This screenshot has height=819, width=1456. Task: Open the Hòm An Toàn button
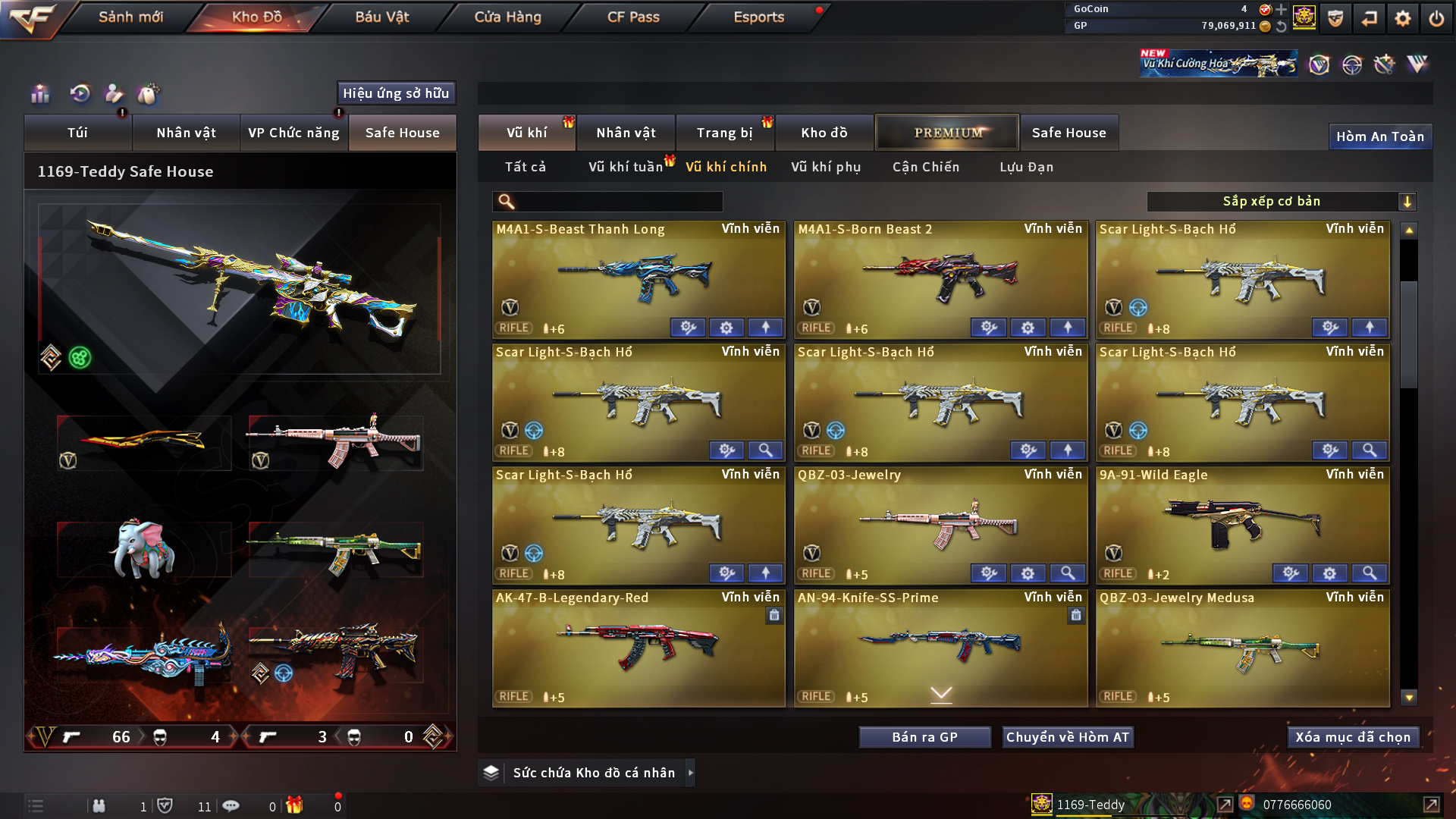tap(1379, 136)
